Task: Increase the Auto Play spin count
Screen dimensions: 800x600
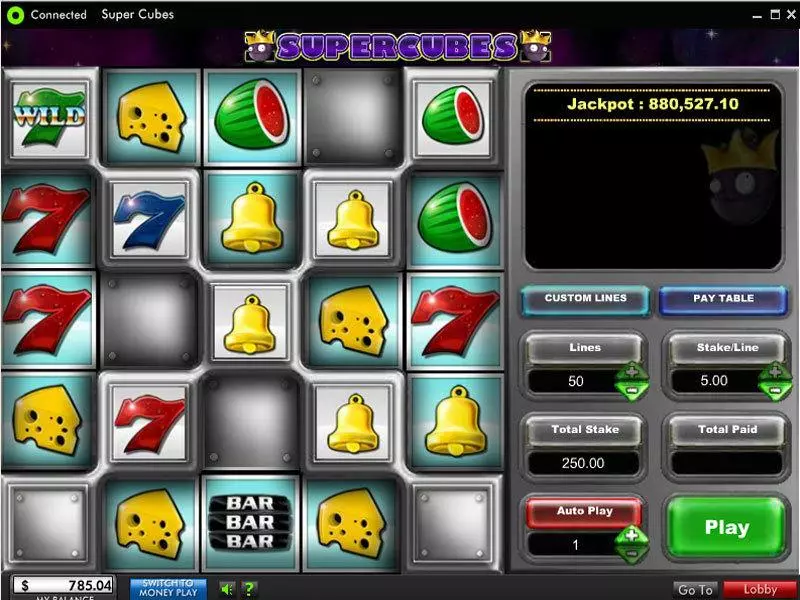Action: click(x=632, y=536)
